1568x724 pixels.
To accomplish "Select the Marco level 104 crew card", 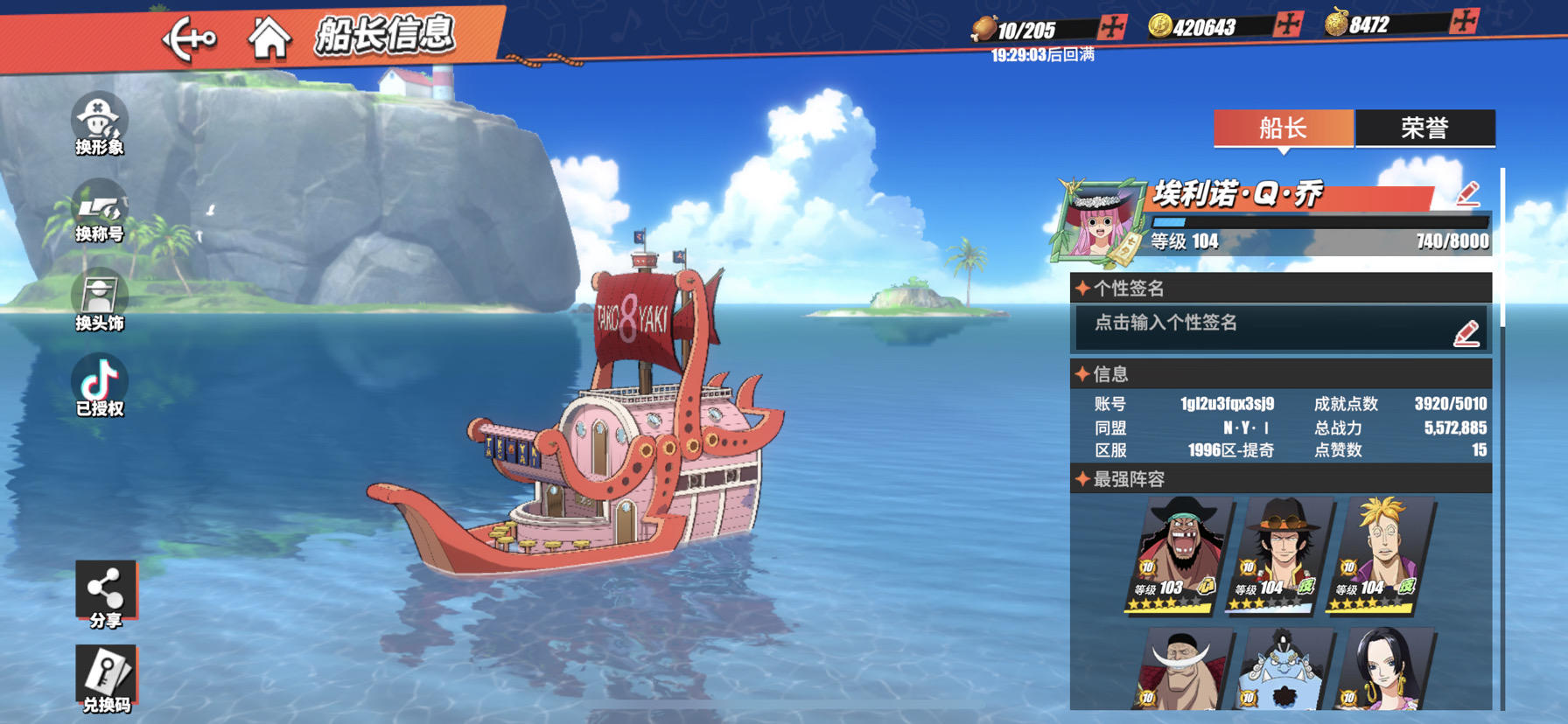I will click(x=1382, y=554).
